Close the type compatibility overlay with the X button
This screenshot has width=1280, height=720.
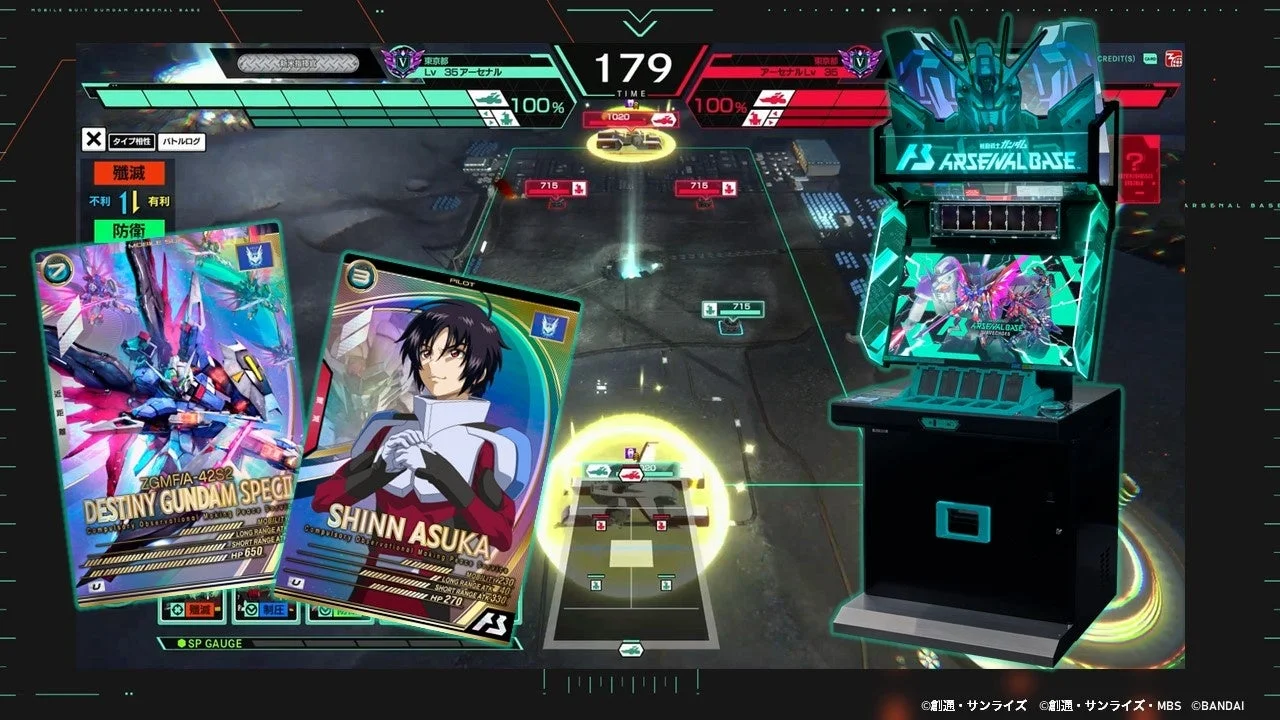click(x=94, y=141)
